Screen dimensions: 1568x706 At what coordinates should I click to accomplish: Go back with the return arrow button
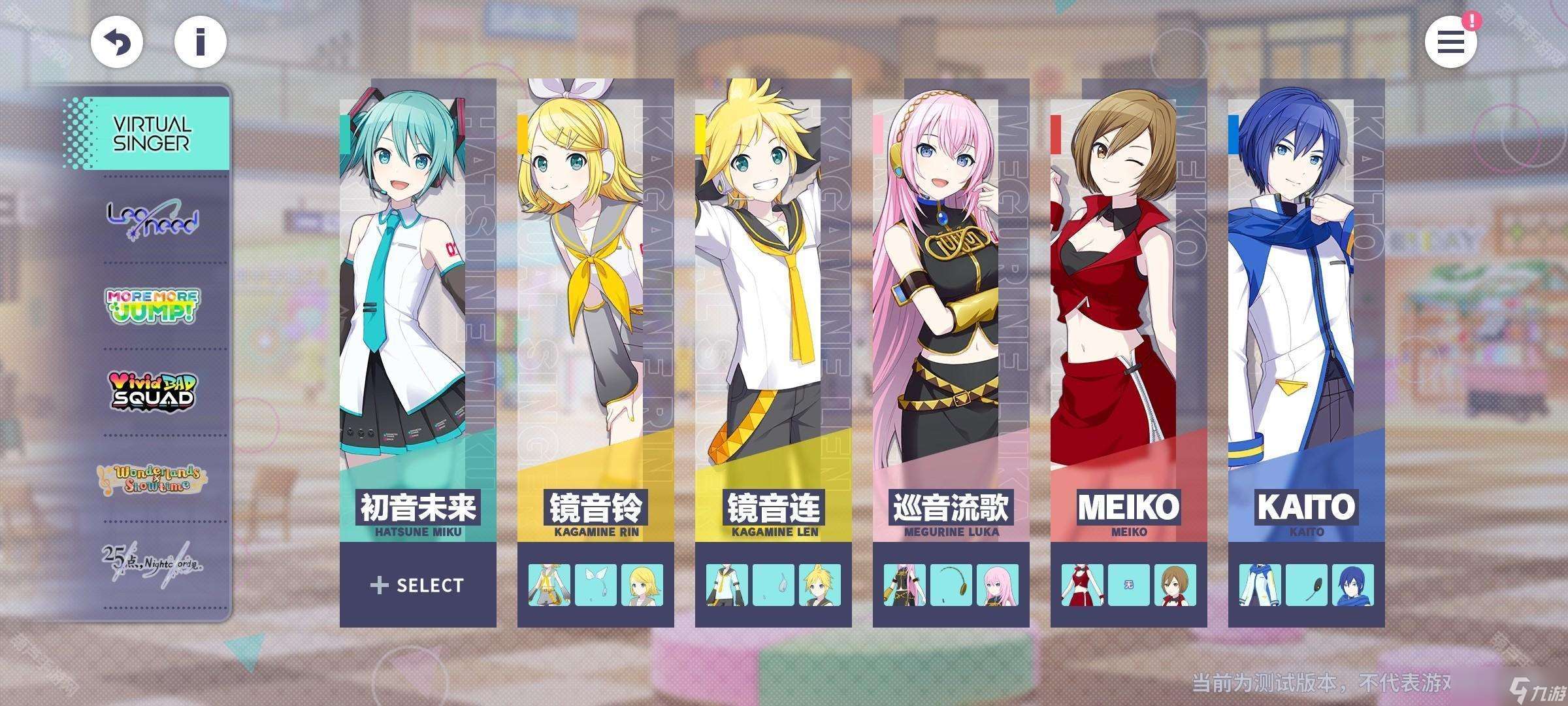click(x=117, y=42)
